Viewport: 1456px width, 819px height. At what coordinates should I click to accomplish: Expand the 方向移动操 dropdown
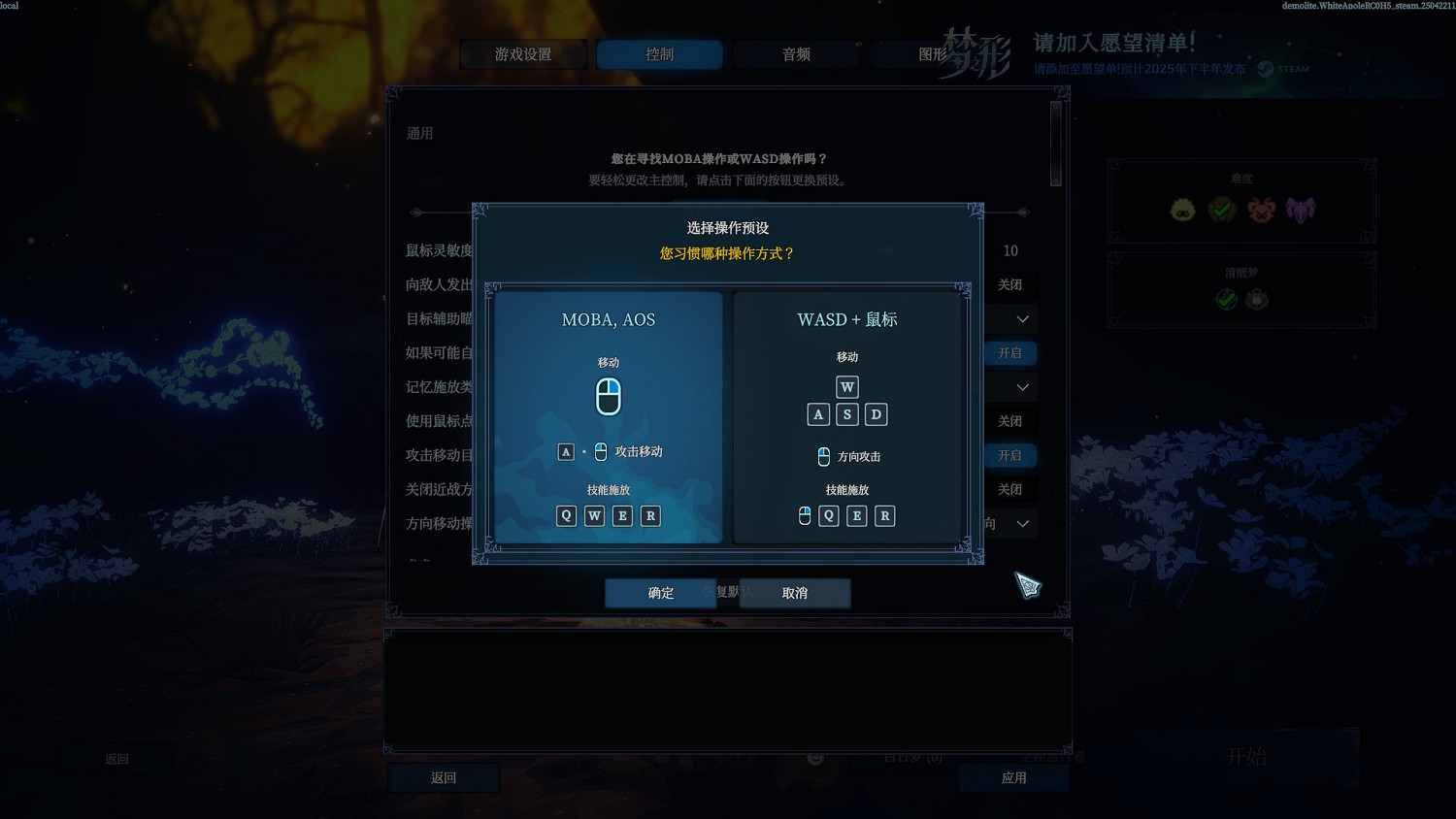pos(1021,524)
